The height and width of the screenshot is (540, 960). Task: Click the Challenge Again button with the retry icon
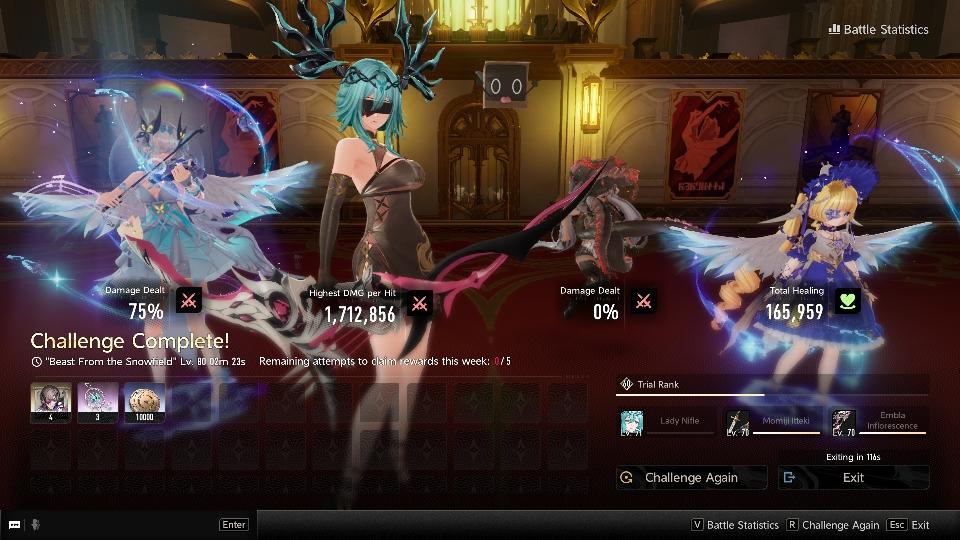(691, 478)
